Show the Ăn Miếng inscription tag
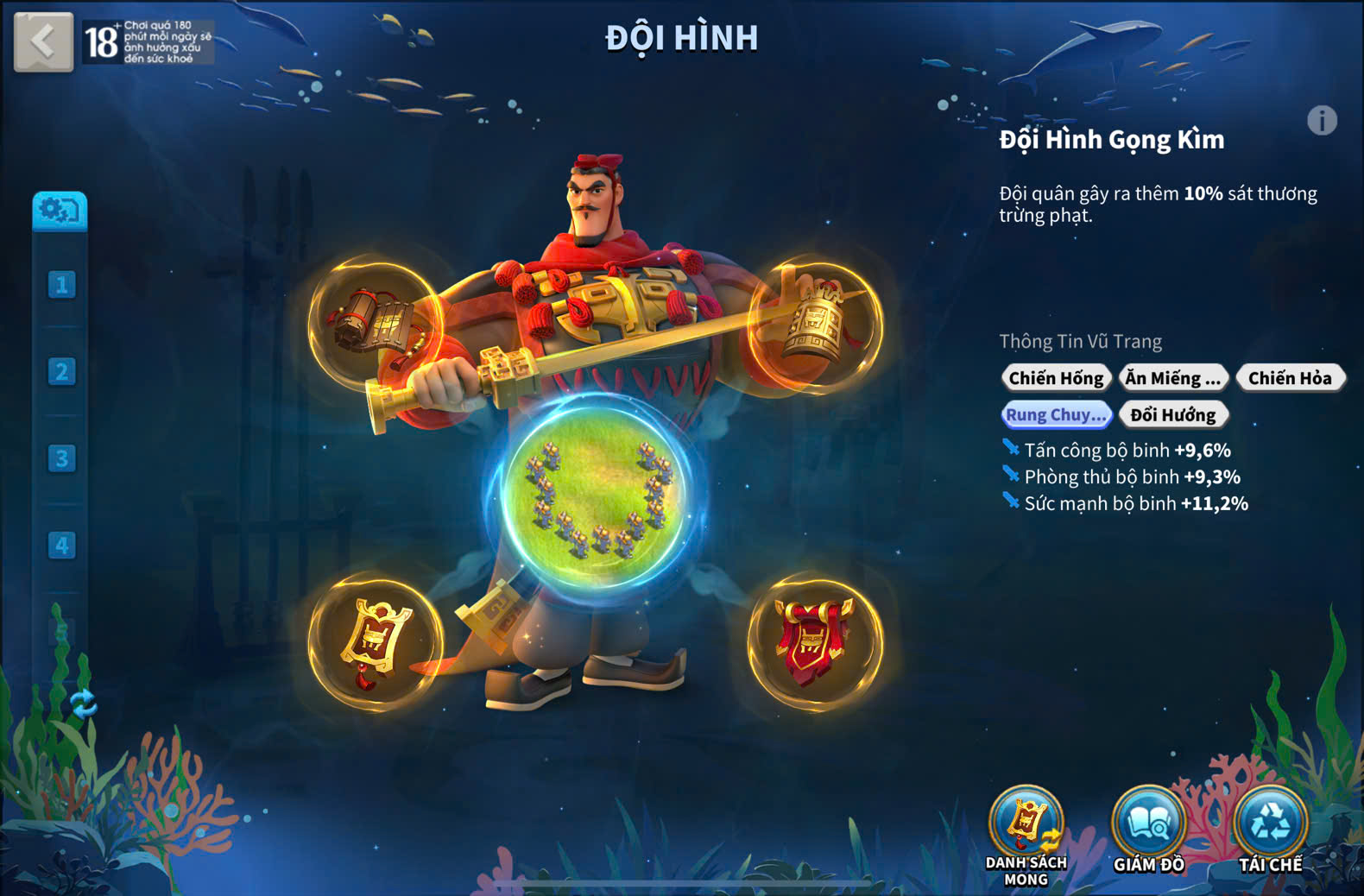The image size is (1364, 896). point(1172,378)
